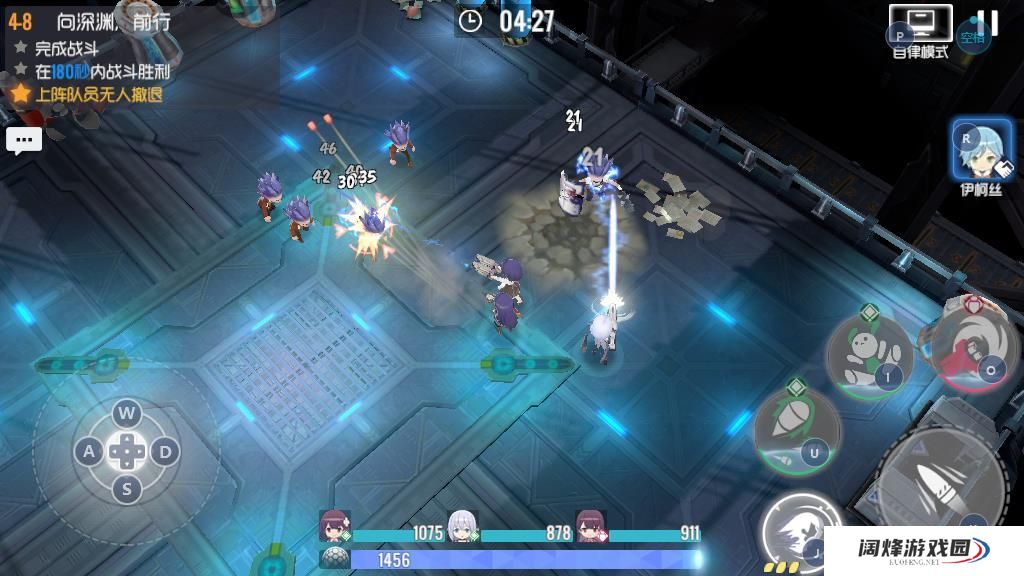
Task: Move left with the A pad button
Action: click(89, 452)
